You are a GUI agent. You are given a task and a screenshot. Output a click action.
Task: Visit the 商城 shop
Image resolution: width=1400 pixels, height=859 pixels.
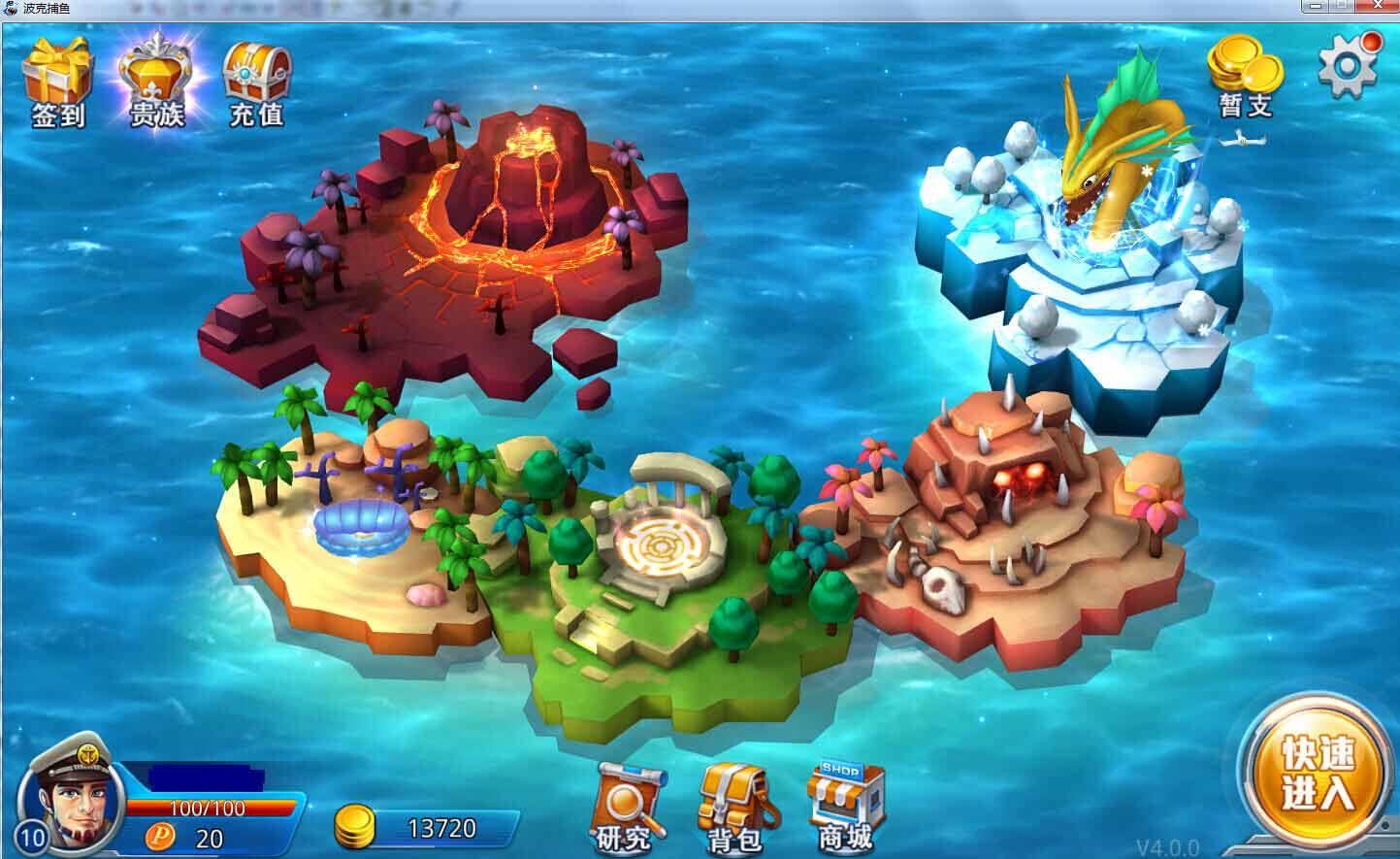coord(845,808)
